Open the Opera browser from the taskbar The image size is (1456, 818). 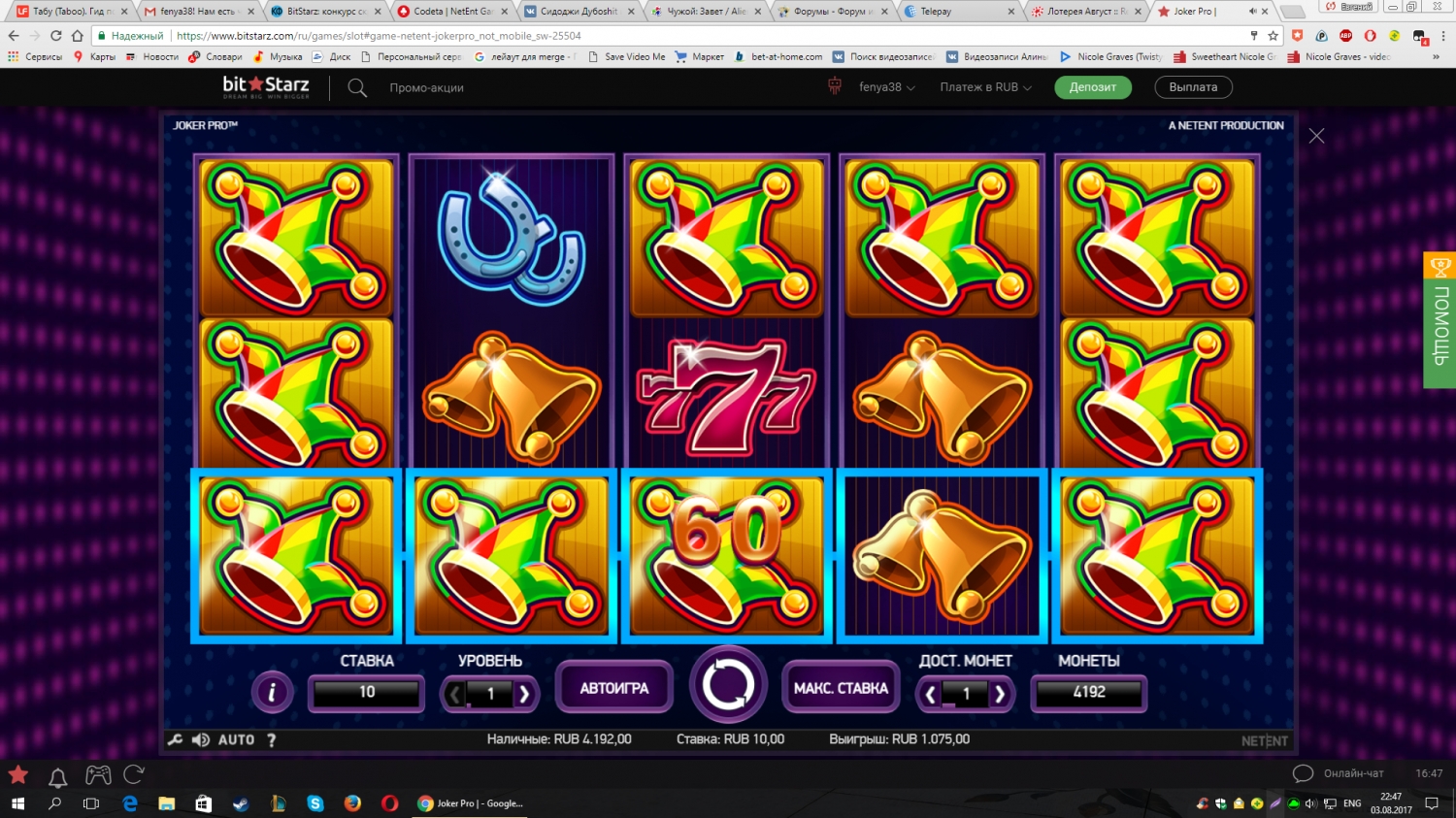[x=388, y=803]
